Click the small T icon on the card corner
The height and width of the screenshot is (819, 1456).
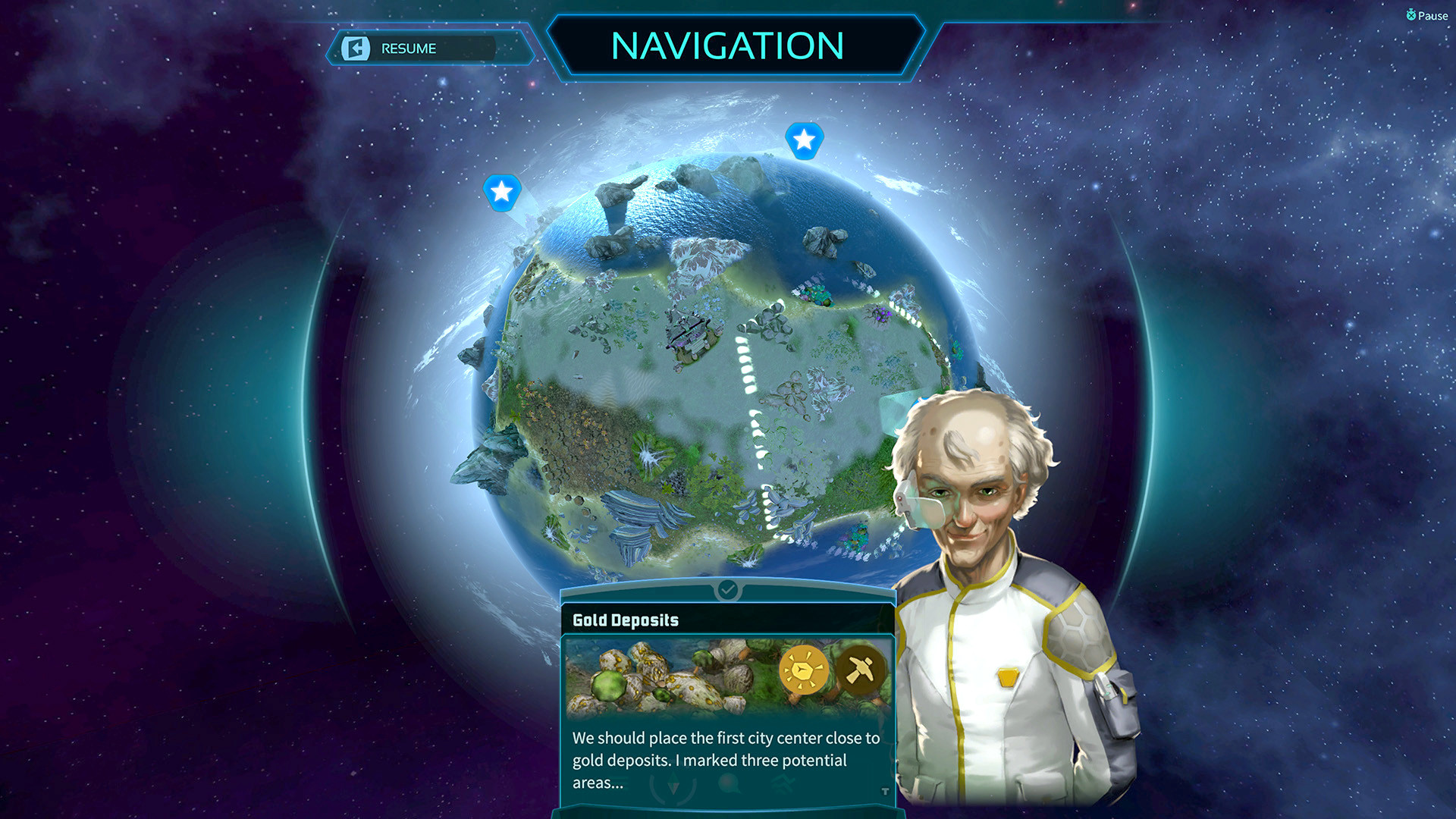(x=883, y=791)
